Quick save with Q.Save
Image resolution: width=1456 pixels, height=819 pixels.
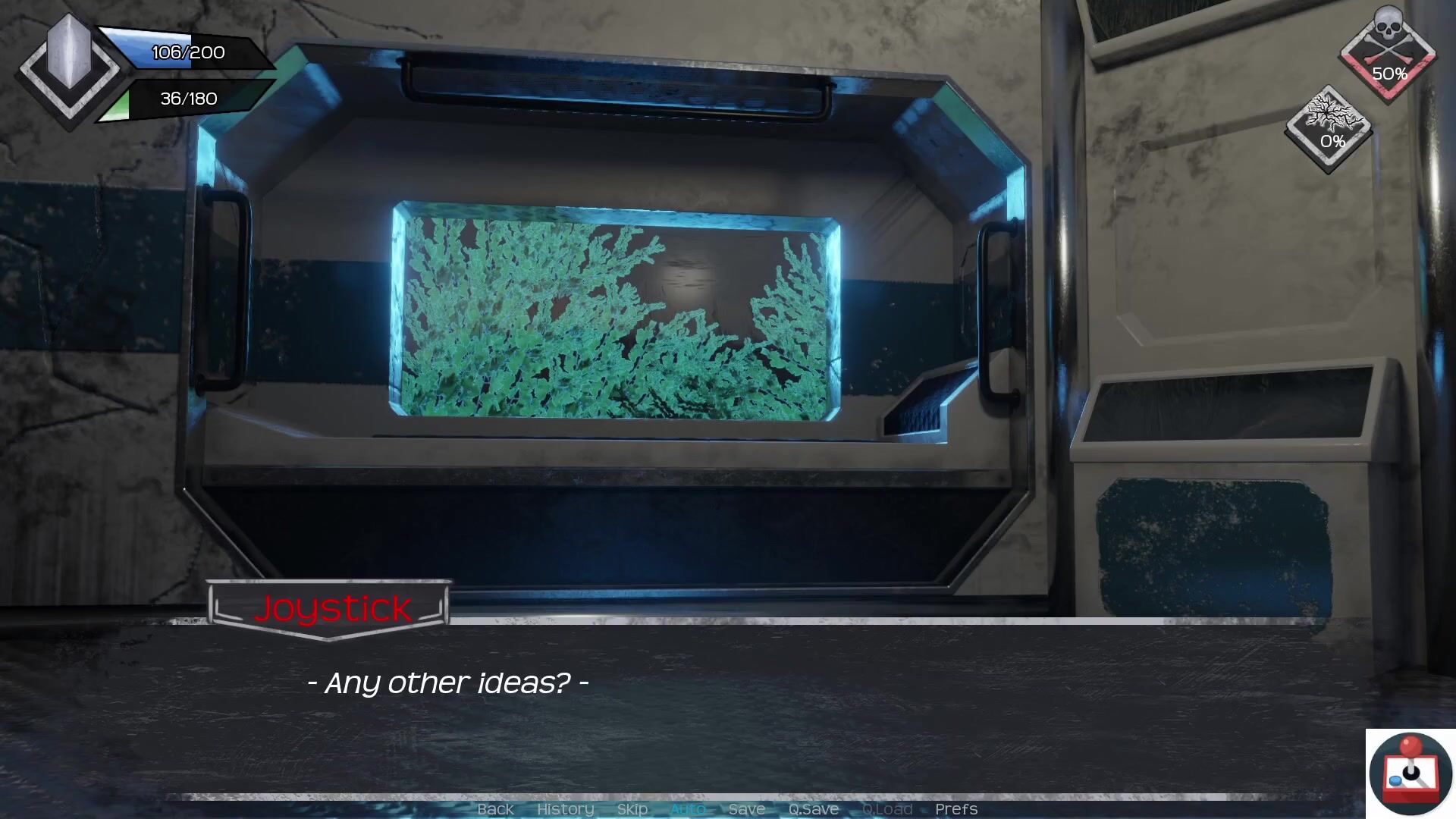tap(813, 809)
